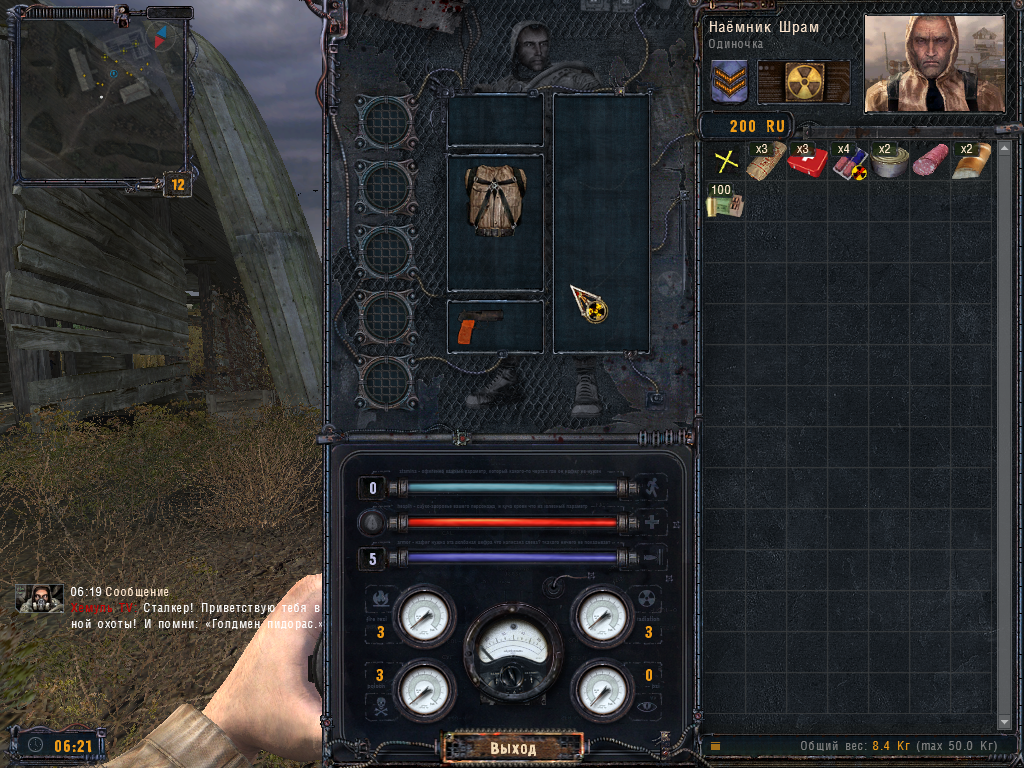The image size is (1024, 768).
Task: Open the gas-mask message notification
Action: (x=39, y=598)
